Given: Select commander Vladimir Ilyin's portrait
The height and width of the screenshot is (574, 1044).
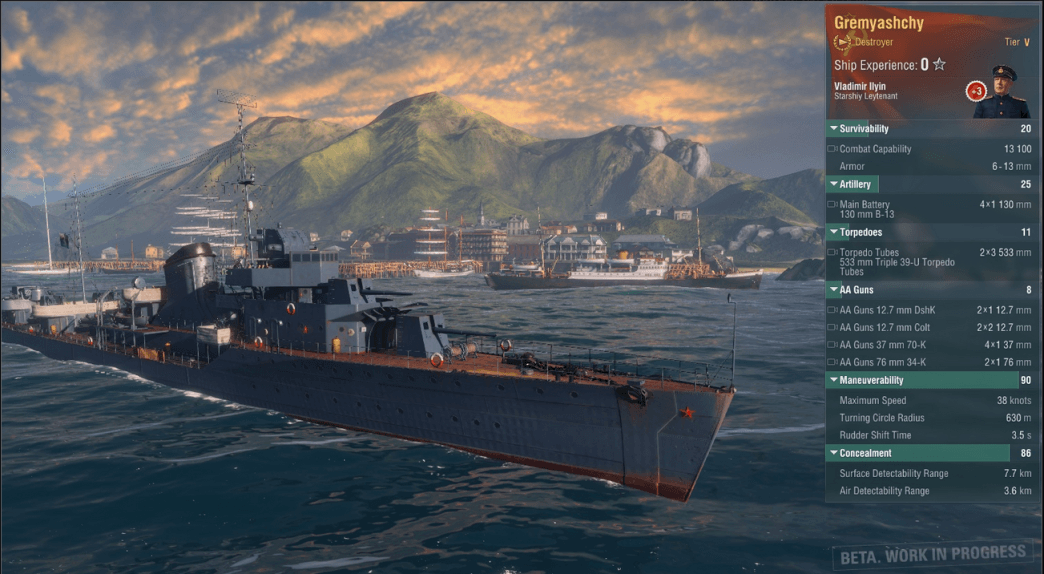Looking at the screenshot, I should [x=1003, y=92].
